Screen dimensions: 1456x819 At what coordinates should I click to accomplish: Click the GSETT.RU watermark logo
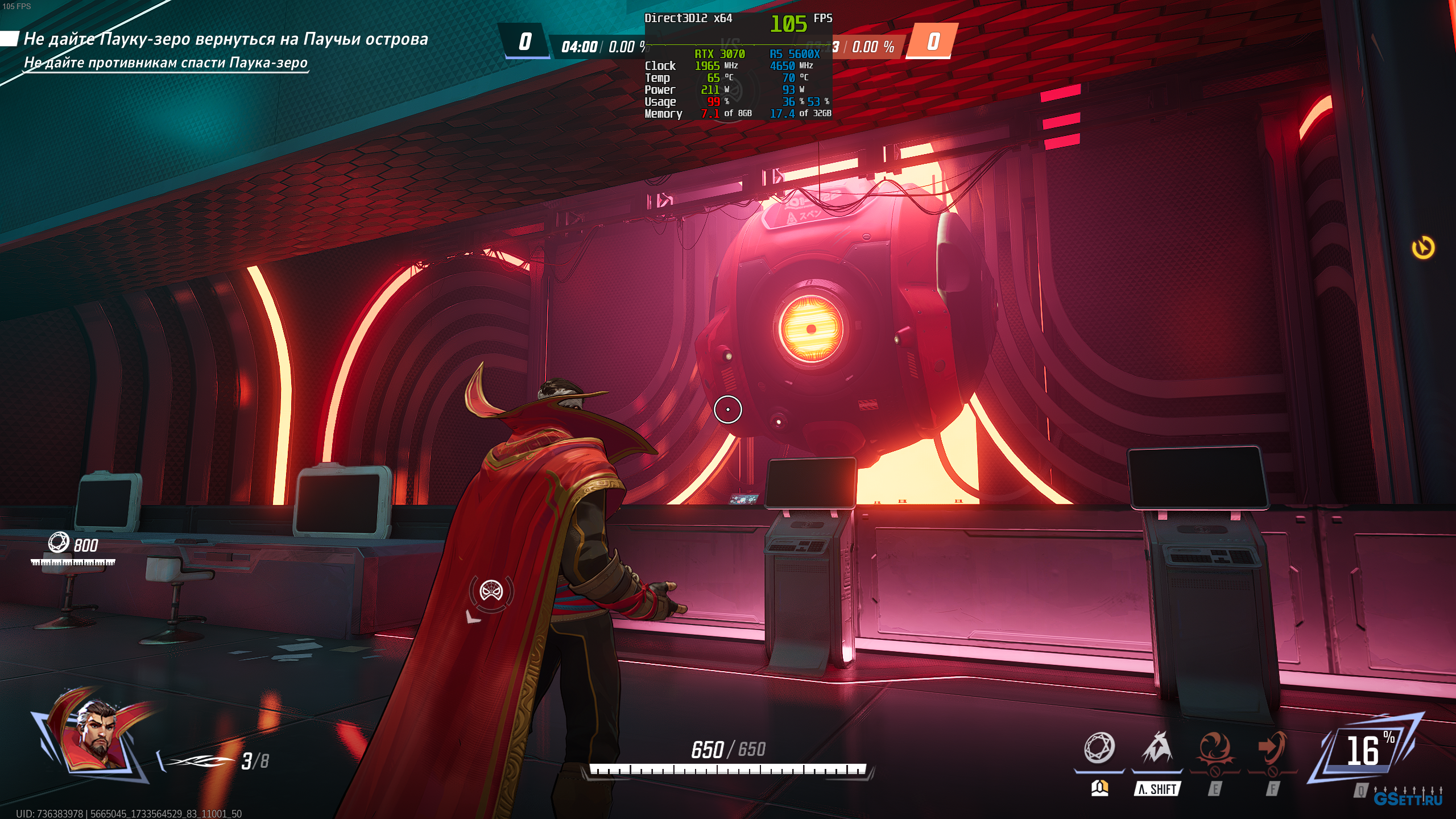tap(1408, 798)
